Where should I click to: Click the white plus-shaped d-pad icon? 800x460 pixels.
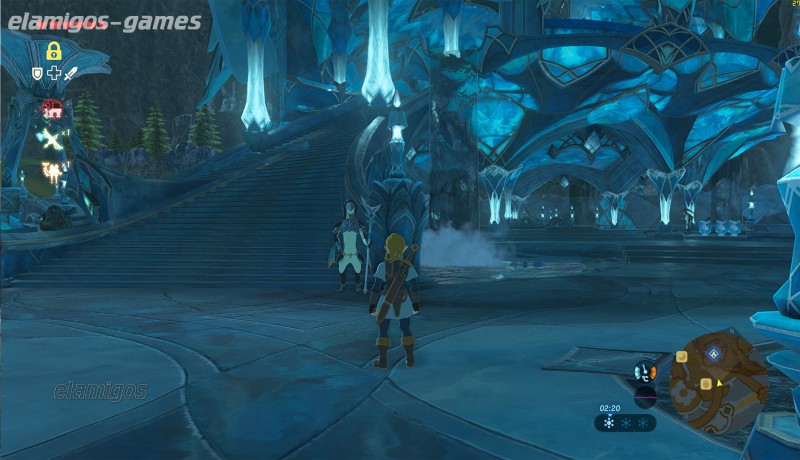pyautogui.click(x=53, y=73)
